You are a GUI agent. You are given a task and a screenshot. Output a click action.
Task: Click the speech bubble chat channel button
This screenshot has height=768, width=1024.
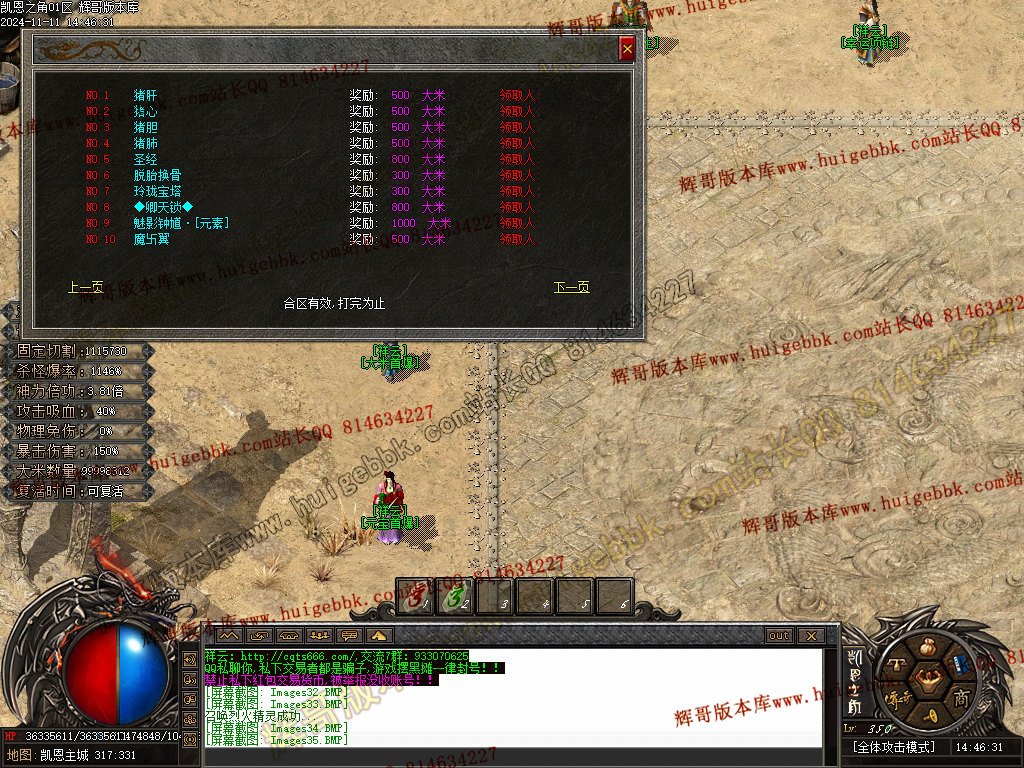[x=350, y=636]
